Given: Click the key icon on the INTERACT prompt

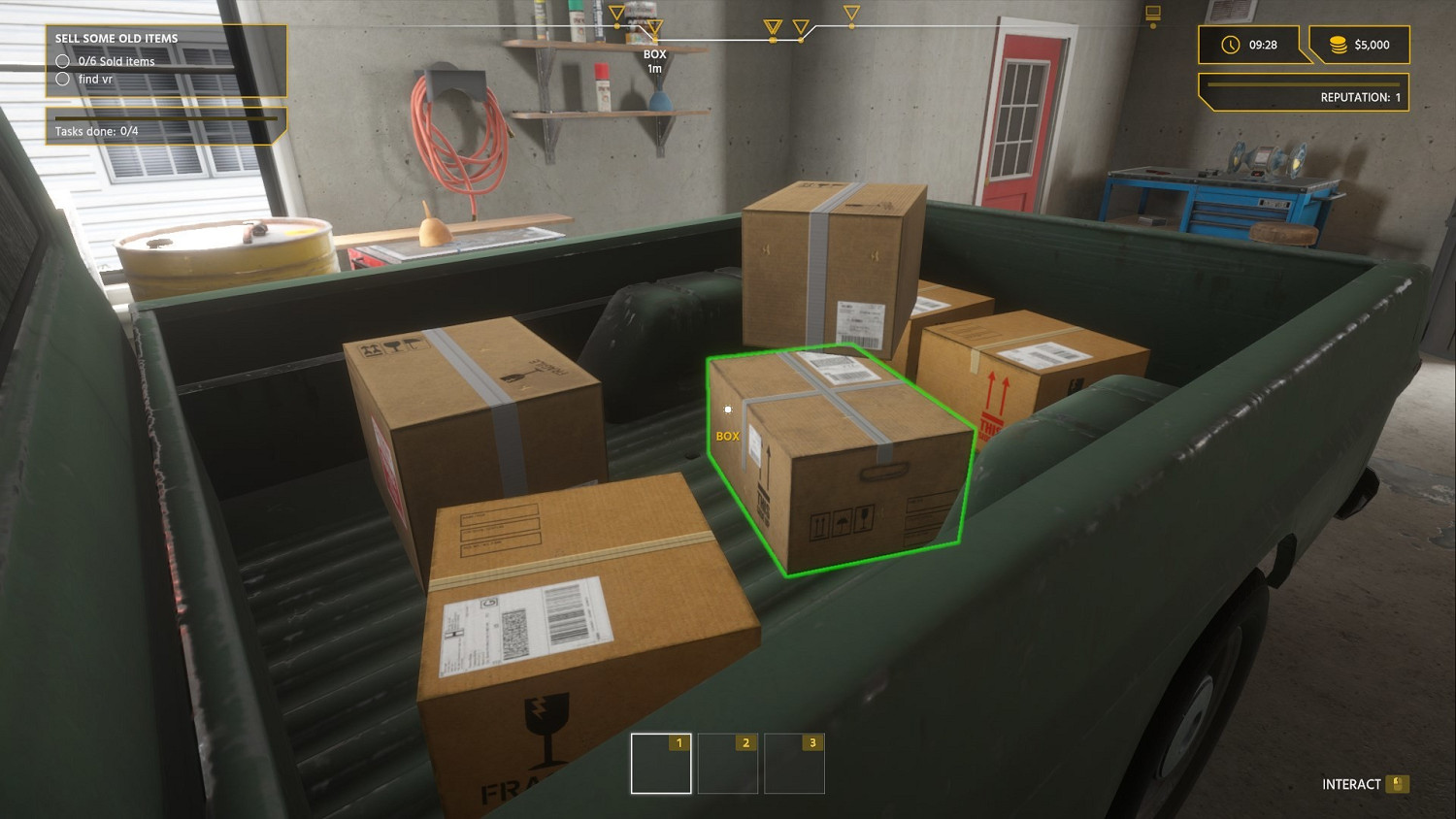Looking at the screenshot, I should tap(1397, 783).
